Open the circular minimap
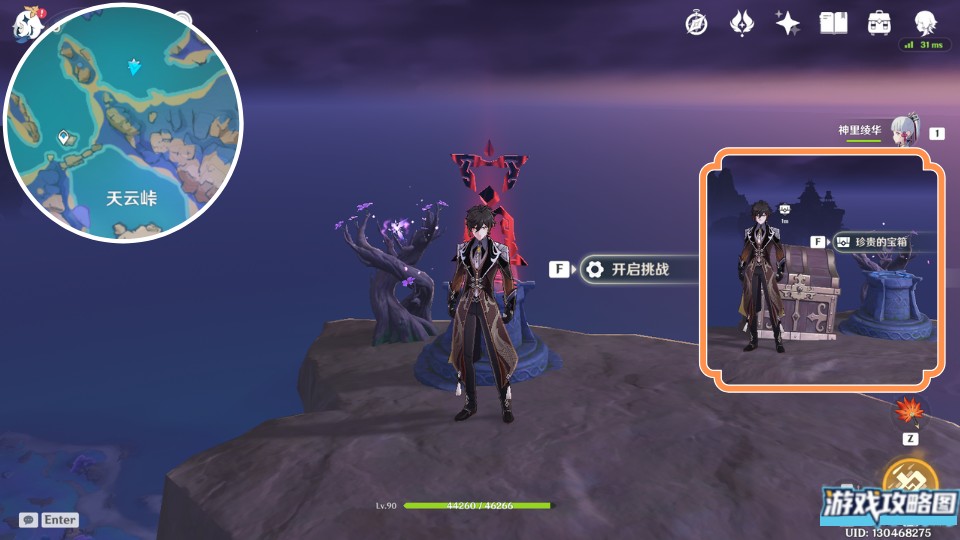The width and height of the screenshot is (960, 540). [124, 123]
